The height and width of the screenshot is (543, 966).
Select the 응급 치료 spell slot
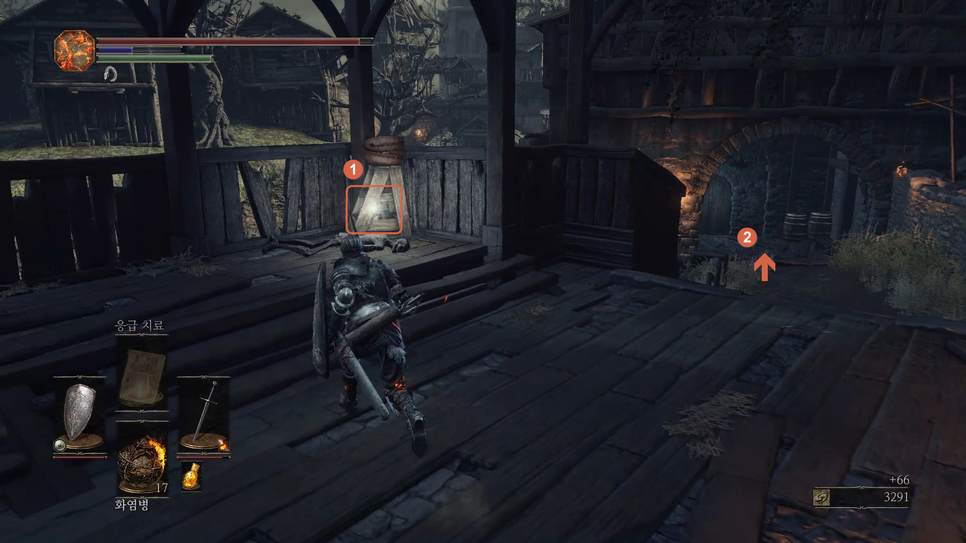(x=141, y=376)
